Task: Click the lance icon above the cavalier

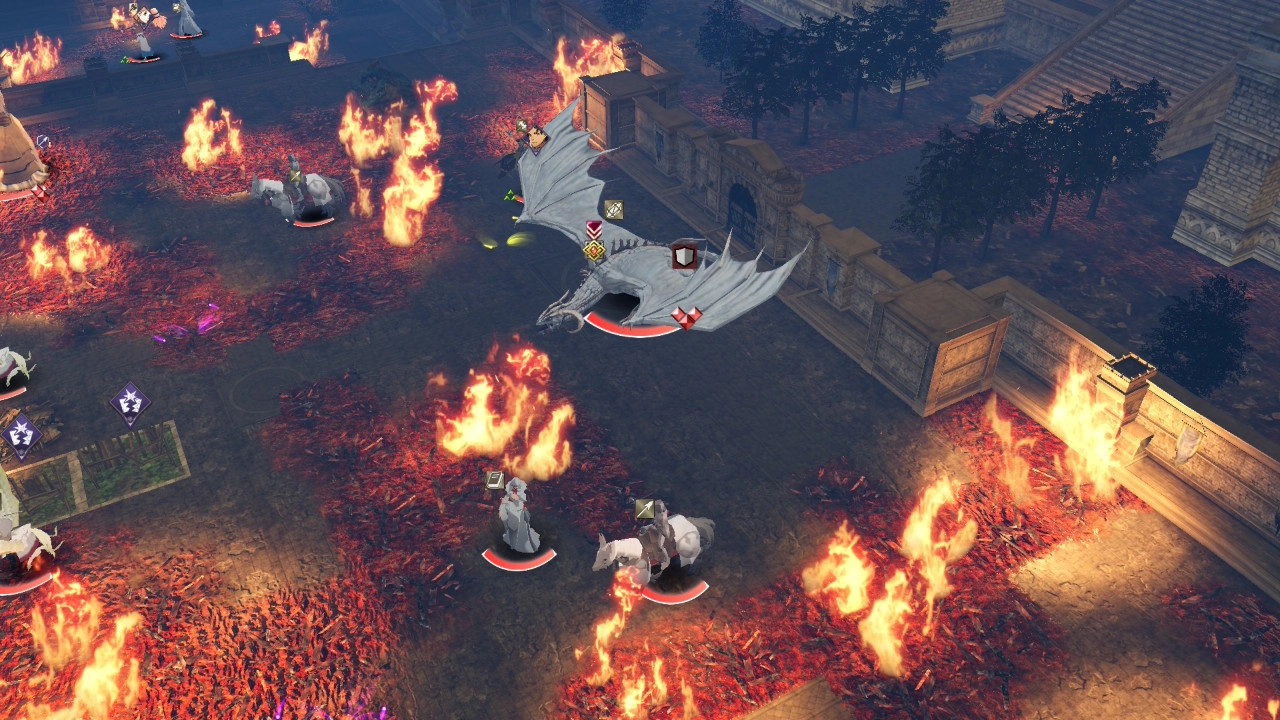Action: click(645, 509)
